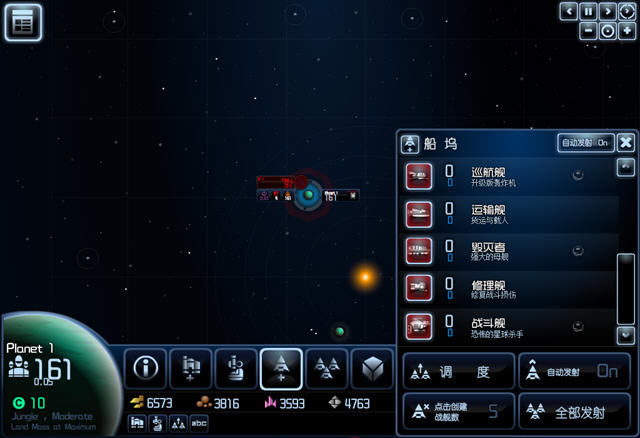Screen dimensions: 640x438
Task: Show the abc labels toggle icon
Action: [x=199, y=423]
